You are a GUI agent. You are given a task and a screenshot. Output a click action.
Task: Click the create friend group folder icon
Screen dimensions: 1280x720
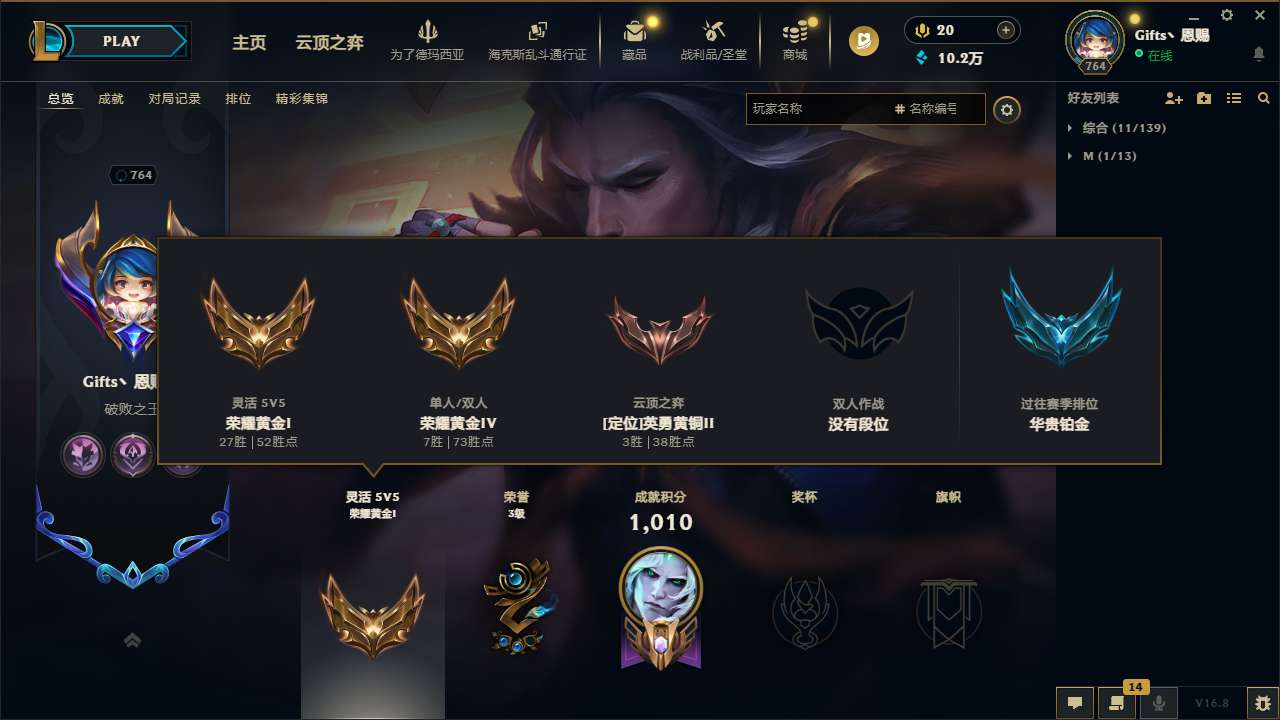coord(1203,98)
